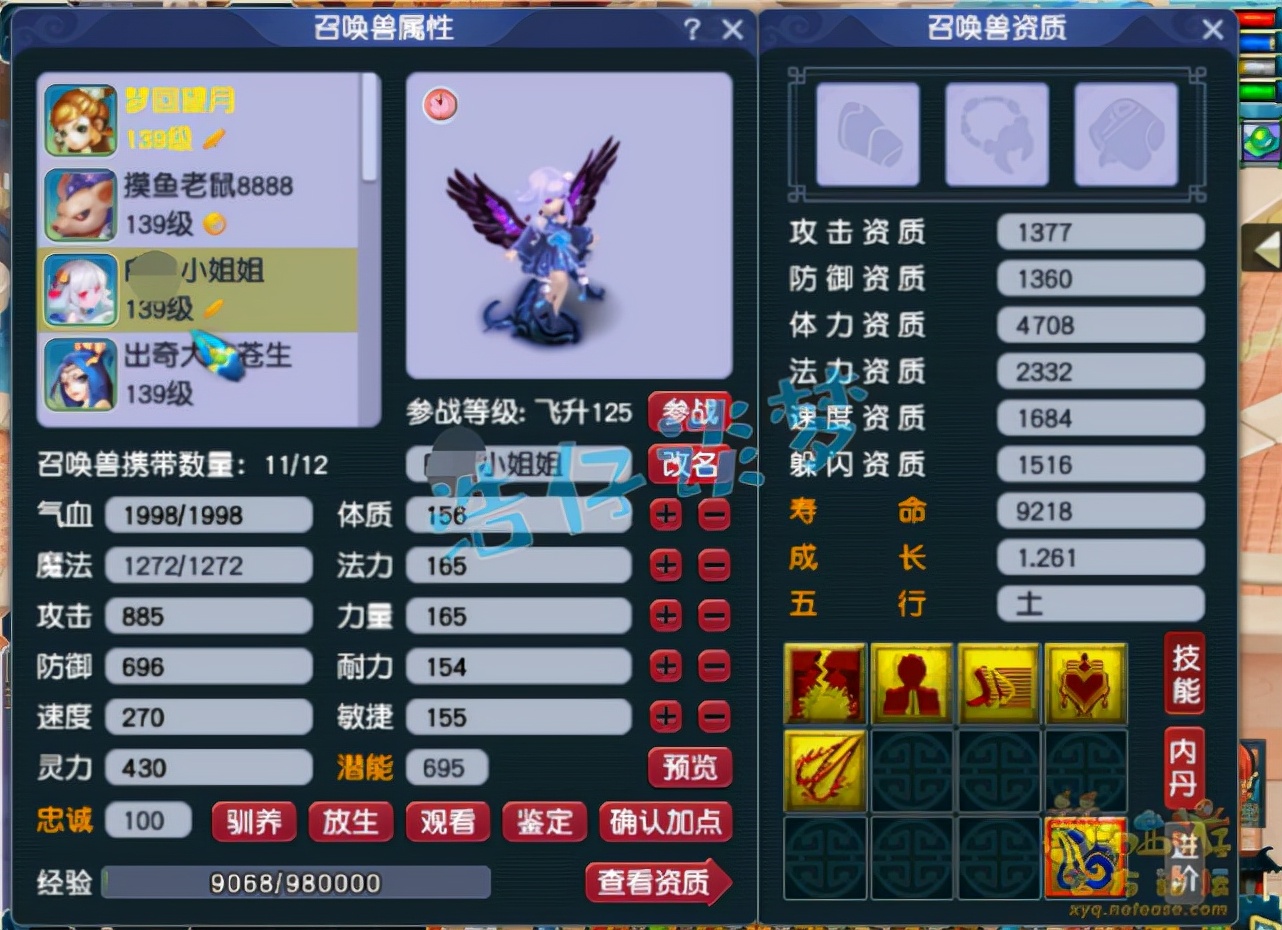
Task: Click the running boots skill icon
Action: pyautogui.click(x=1000, y=684)
